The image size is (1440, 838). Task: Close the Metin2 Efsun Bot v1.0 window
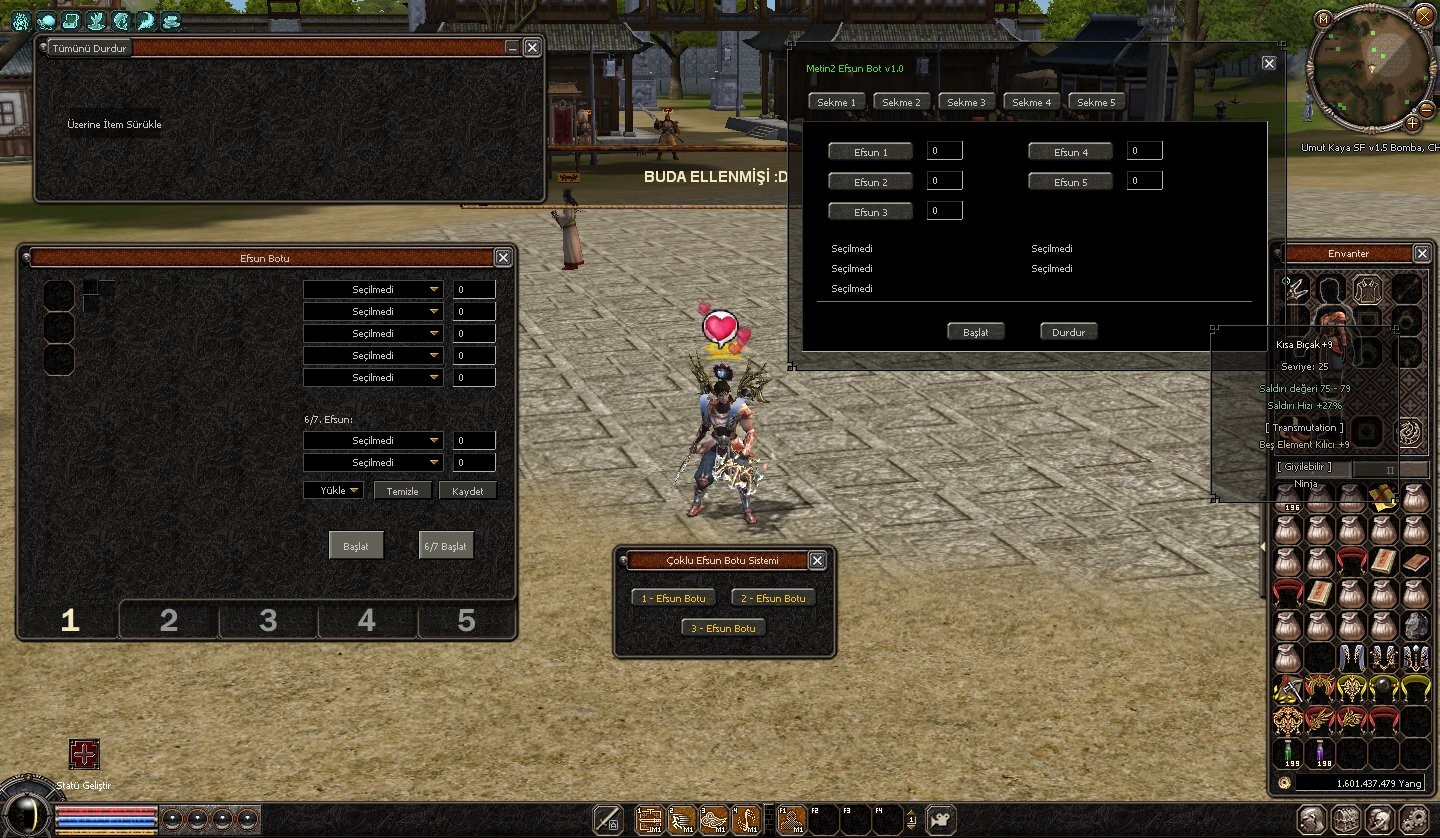[x=1269, y=63]
